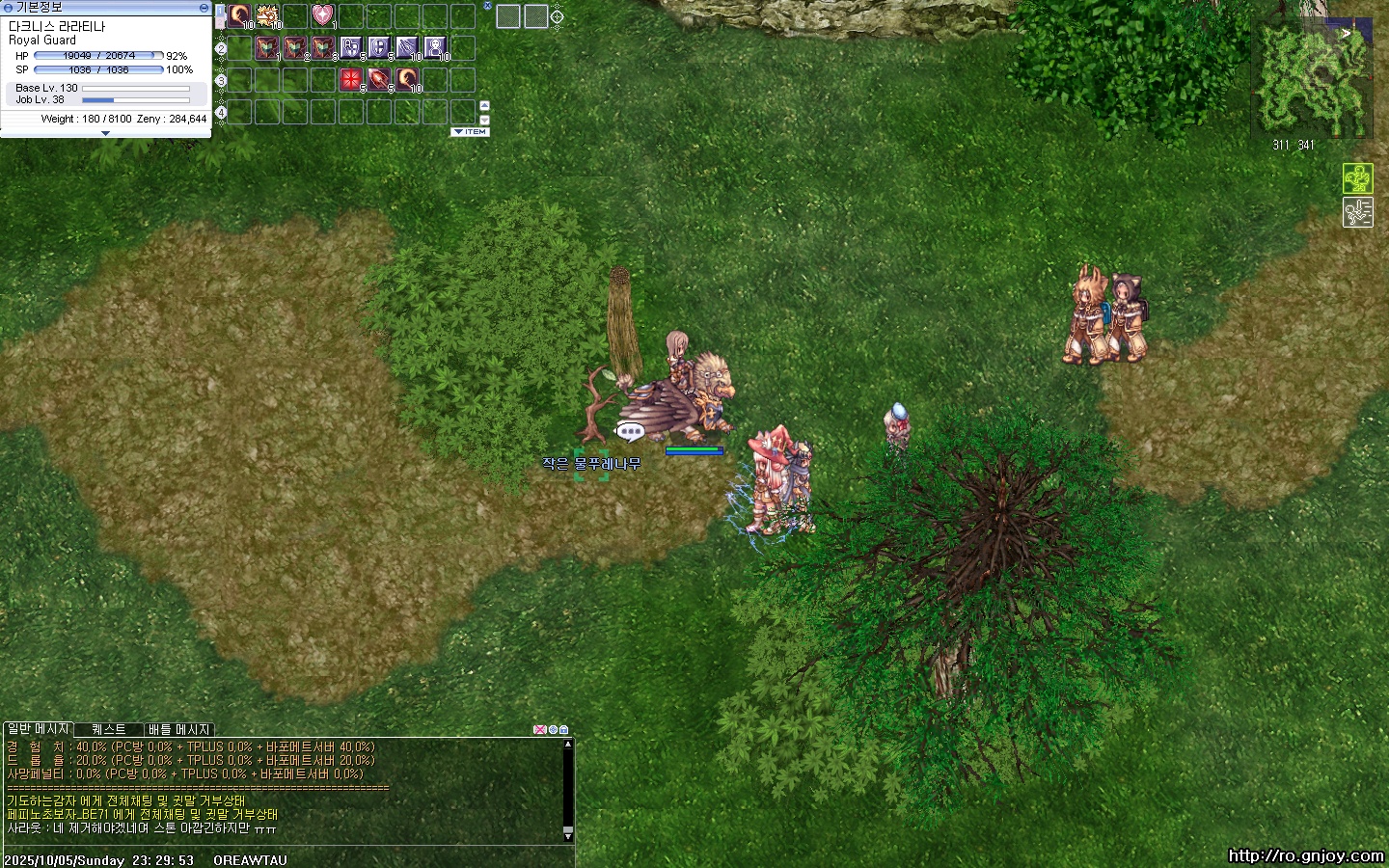Click the crosshair target icon beside empty slots
Screen dimensions: 1389x868
(557, 15)
